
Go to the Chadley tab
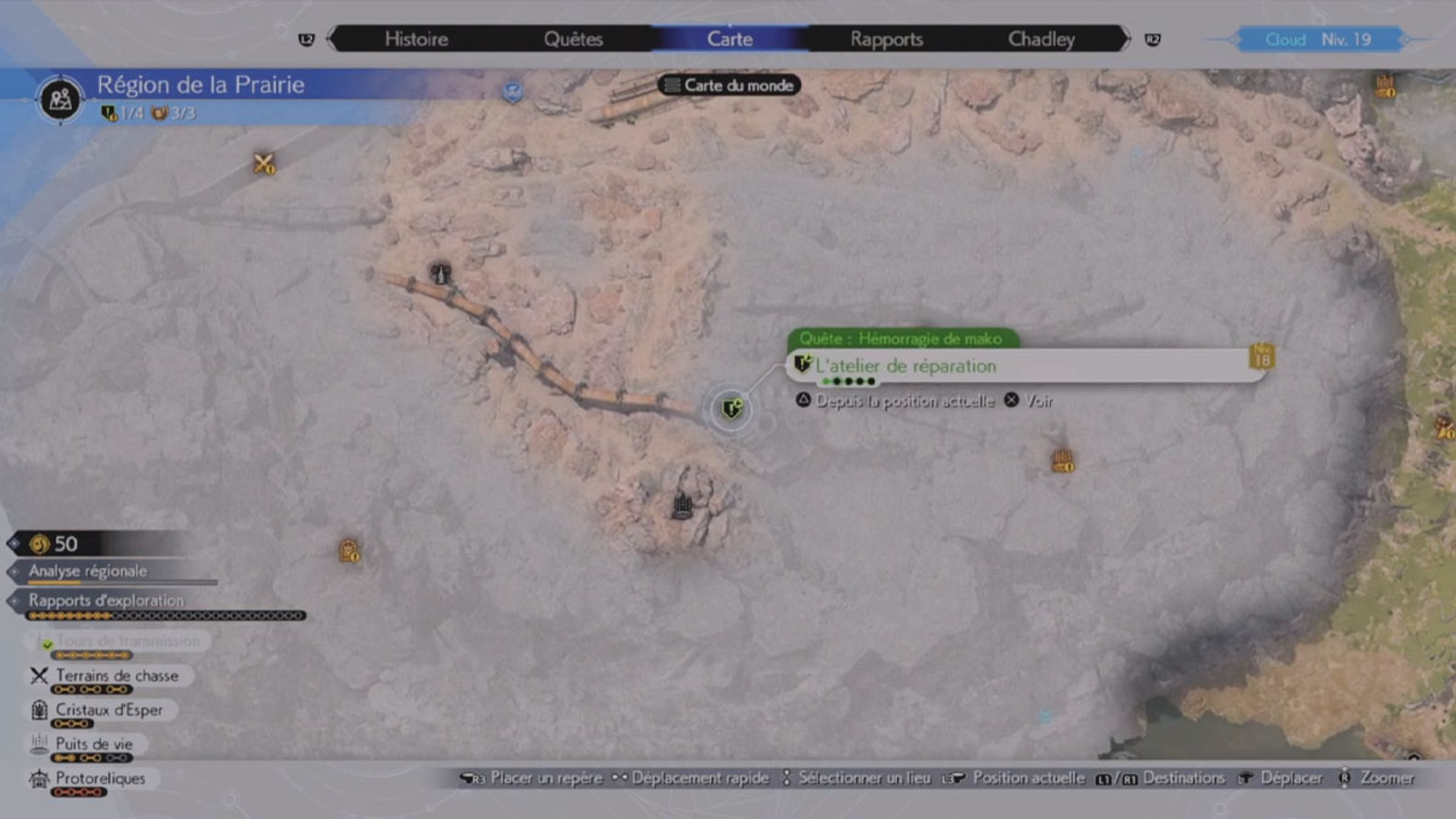click(1041, 39)
